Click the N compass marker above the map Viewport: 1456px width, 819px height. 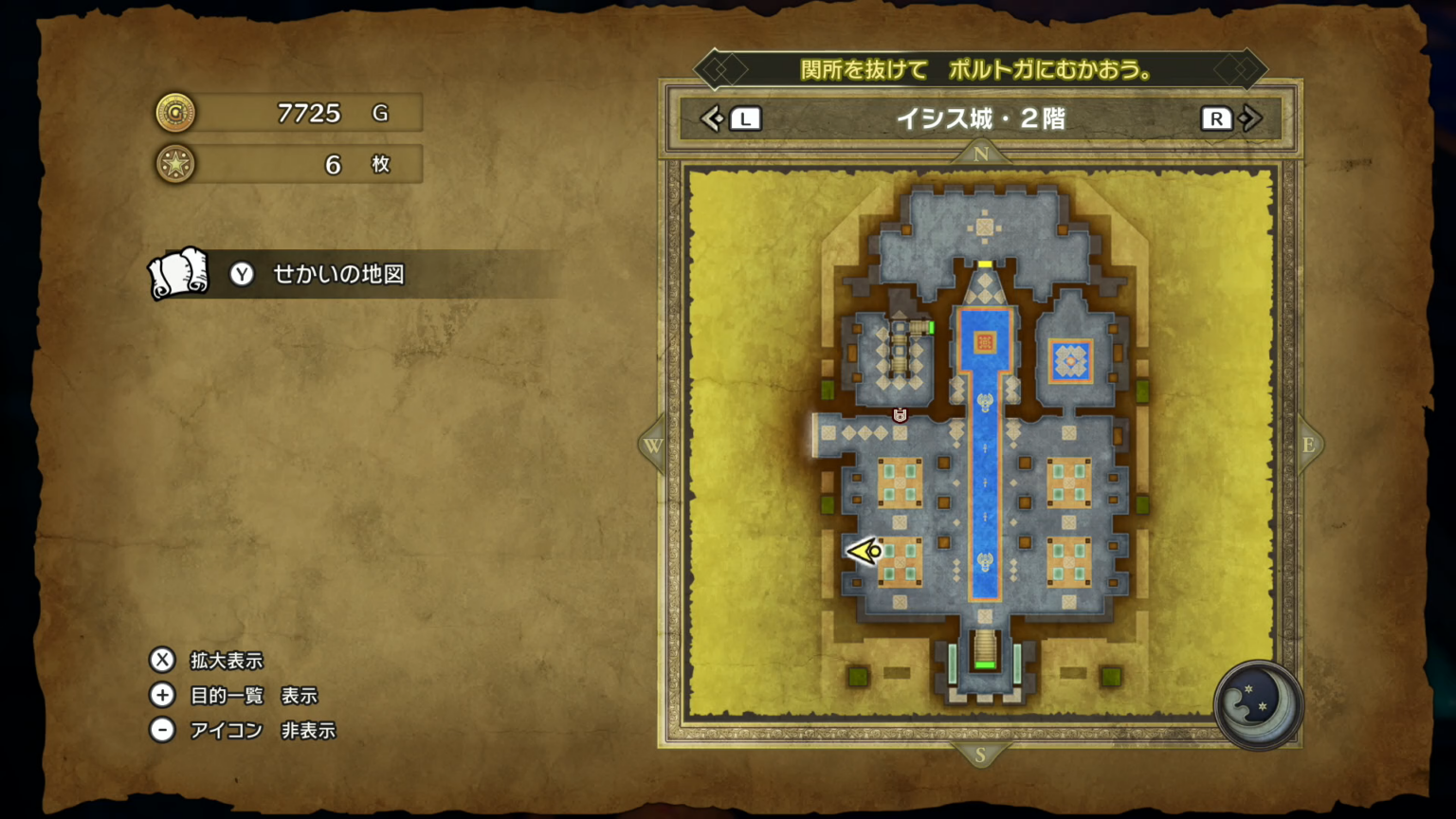coord(981,153)
